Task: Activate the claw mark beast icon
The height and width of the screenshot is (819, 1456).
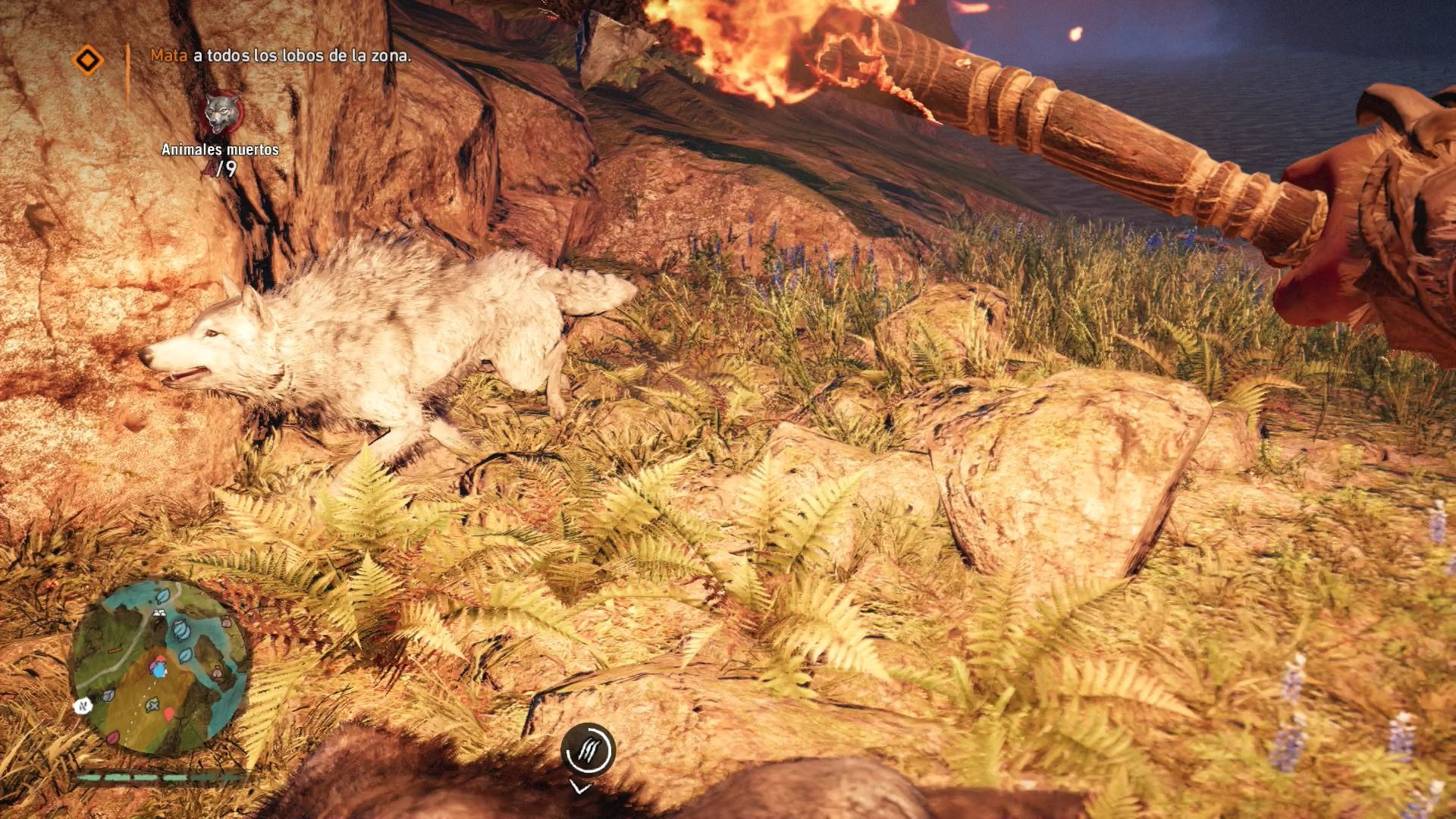Action: (x=588, y=750)
